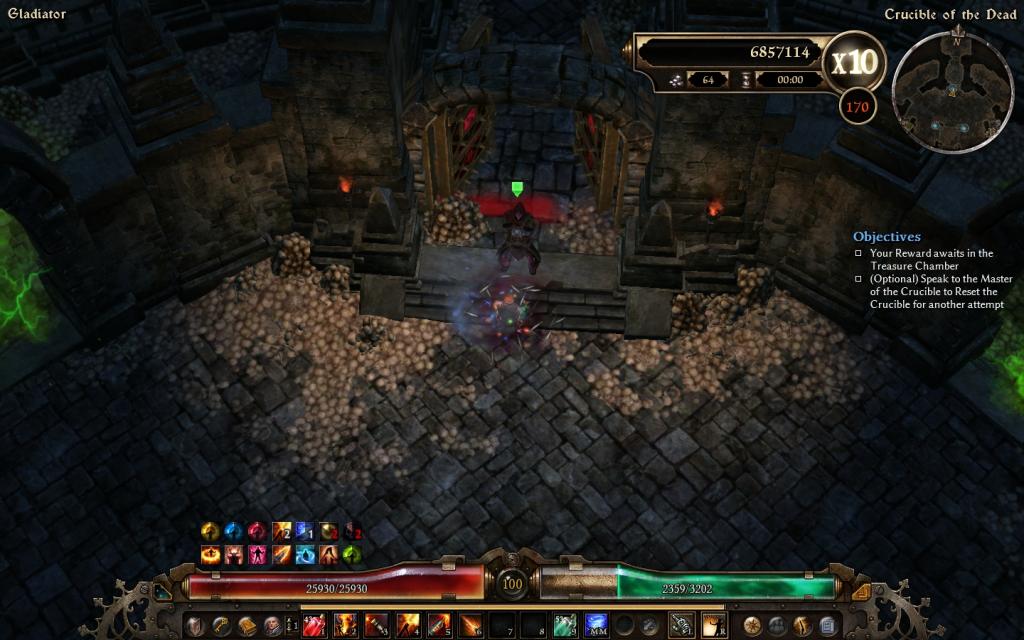Open the grey group silhouettes menu icon
Viewport: 1024px width, 640px height.
[777, 626]
